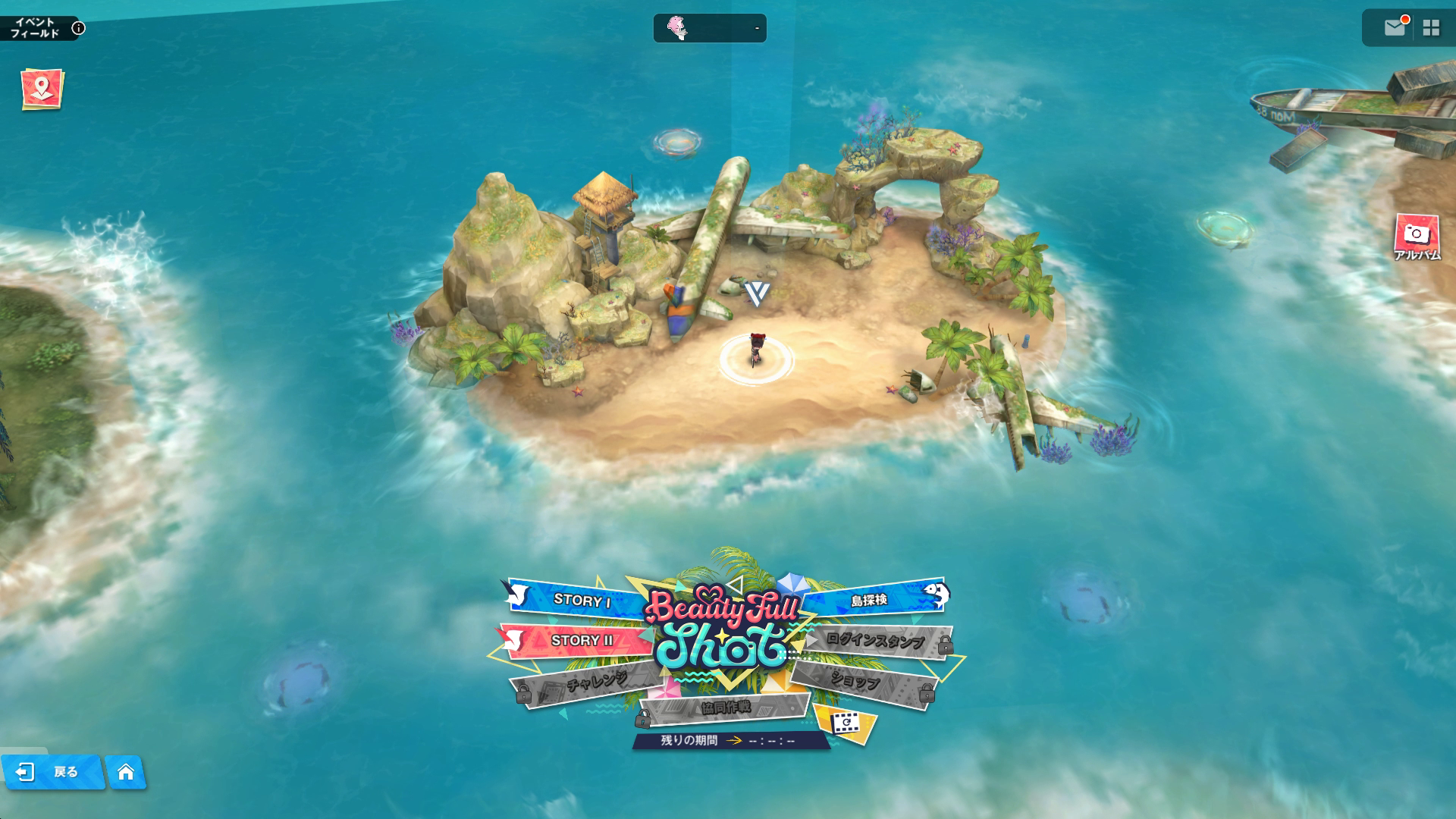Open the アルバム photo album
This screenshot has height=819, width=1456.
point(1416,238)
